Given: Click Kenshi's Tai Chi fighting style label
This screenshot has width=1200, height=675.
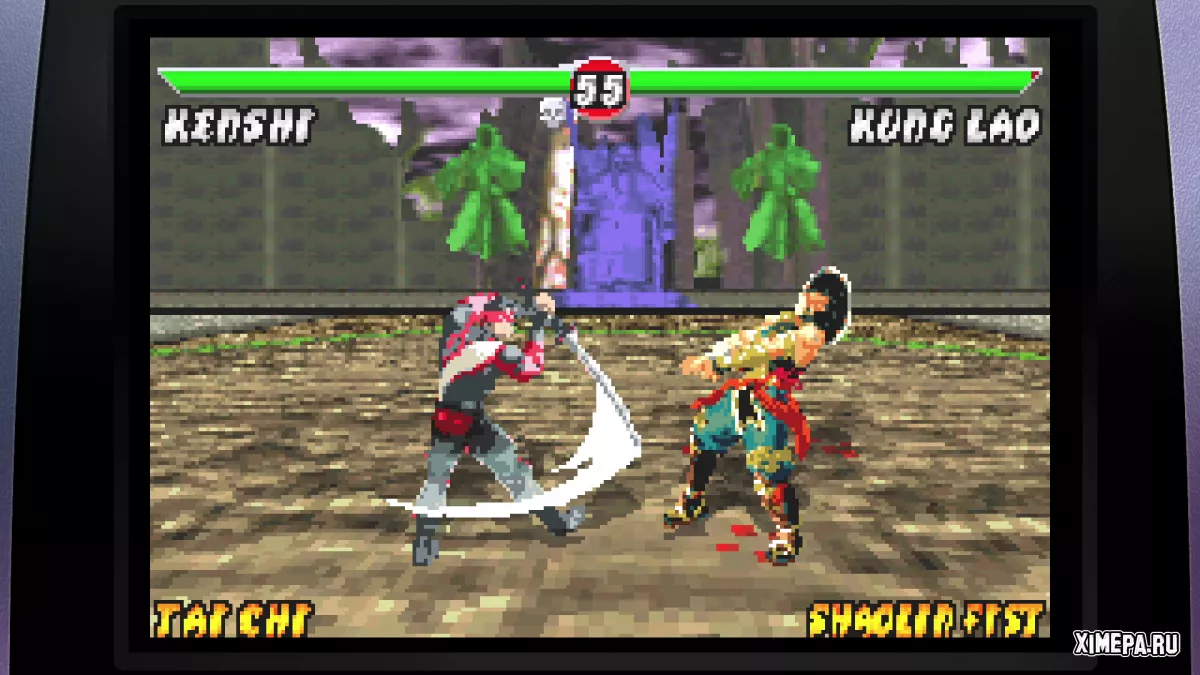Looking at the screenshot, I should (232, 619).
